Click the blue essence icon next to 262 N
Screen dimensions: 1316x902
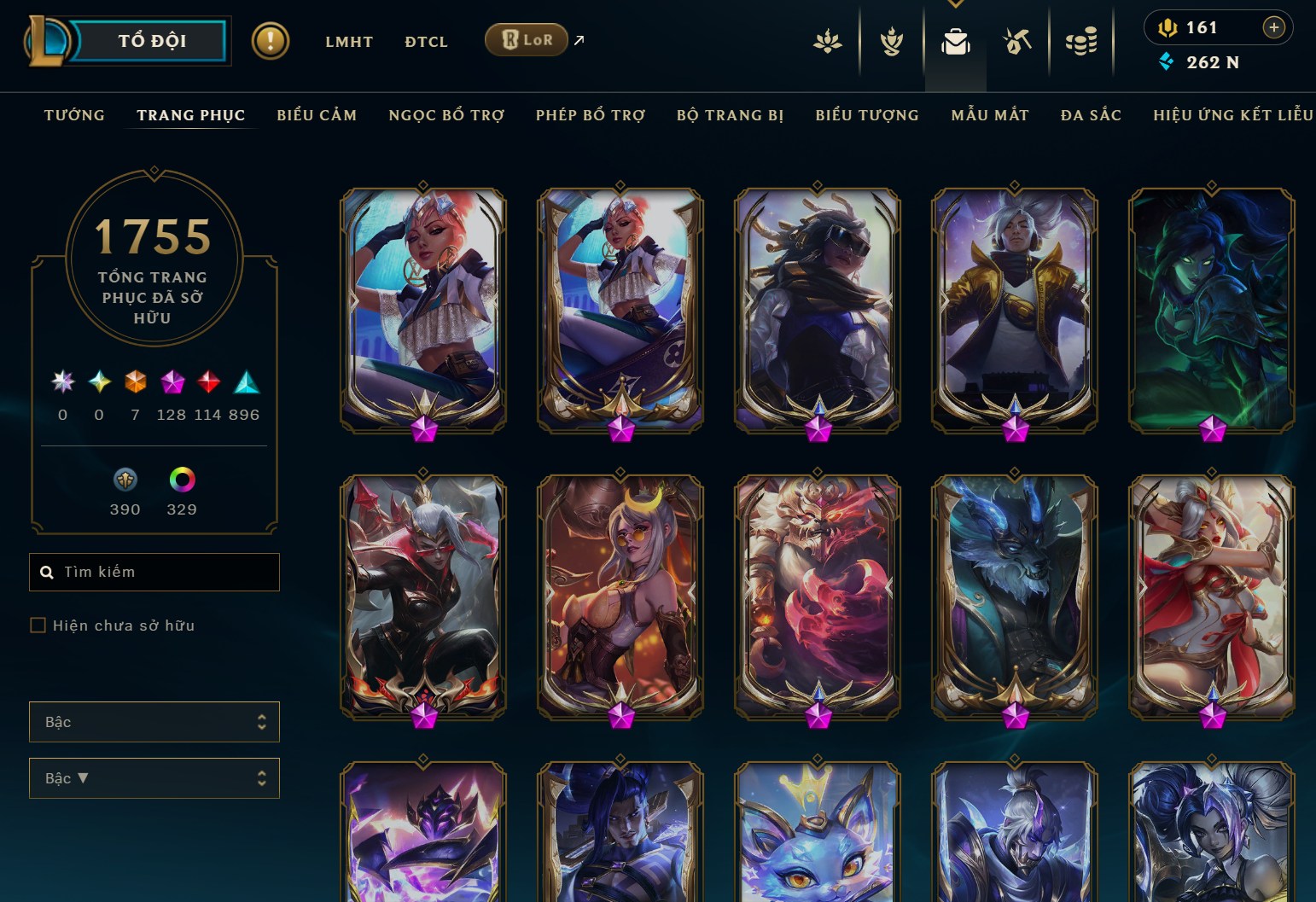click(x=1166, y=61)
